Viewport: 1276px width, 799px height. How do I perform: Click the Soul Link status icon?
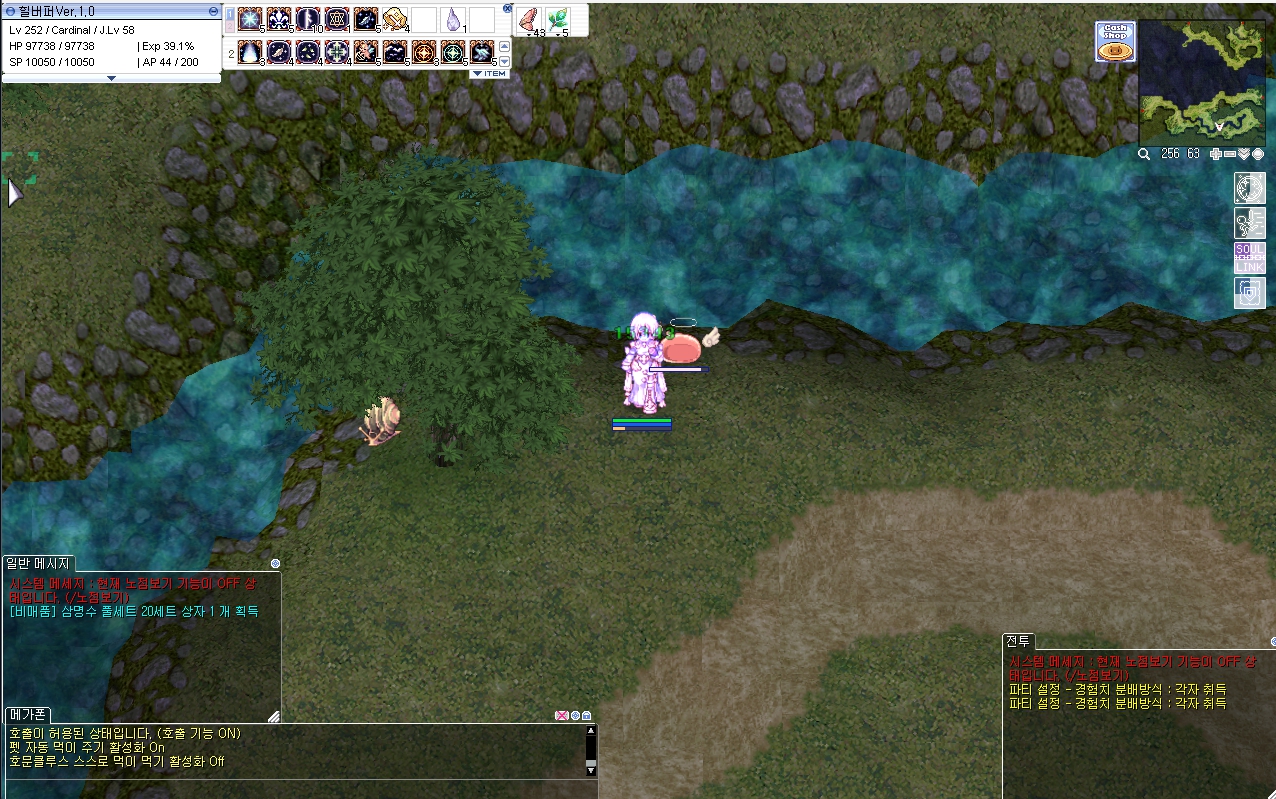point(1249,257)
